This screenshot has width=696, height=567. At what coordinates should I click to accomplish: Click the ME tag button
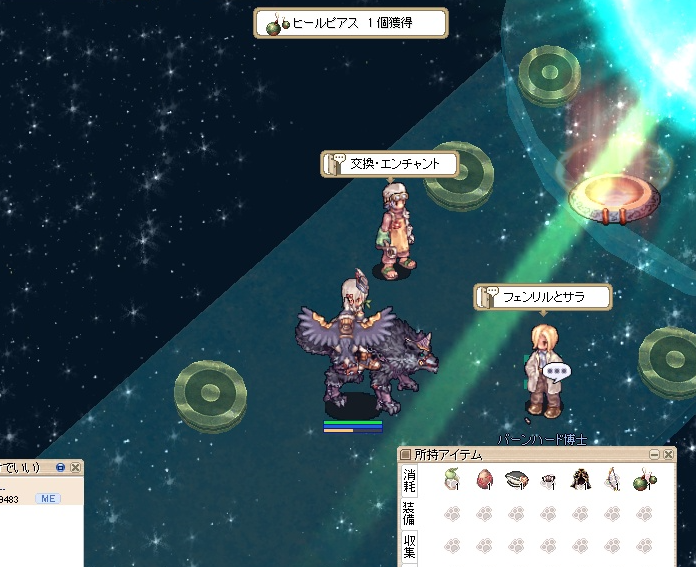coord(47,497)
